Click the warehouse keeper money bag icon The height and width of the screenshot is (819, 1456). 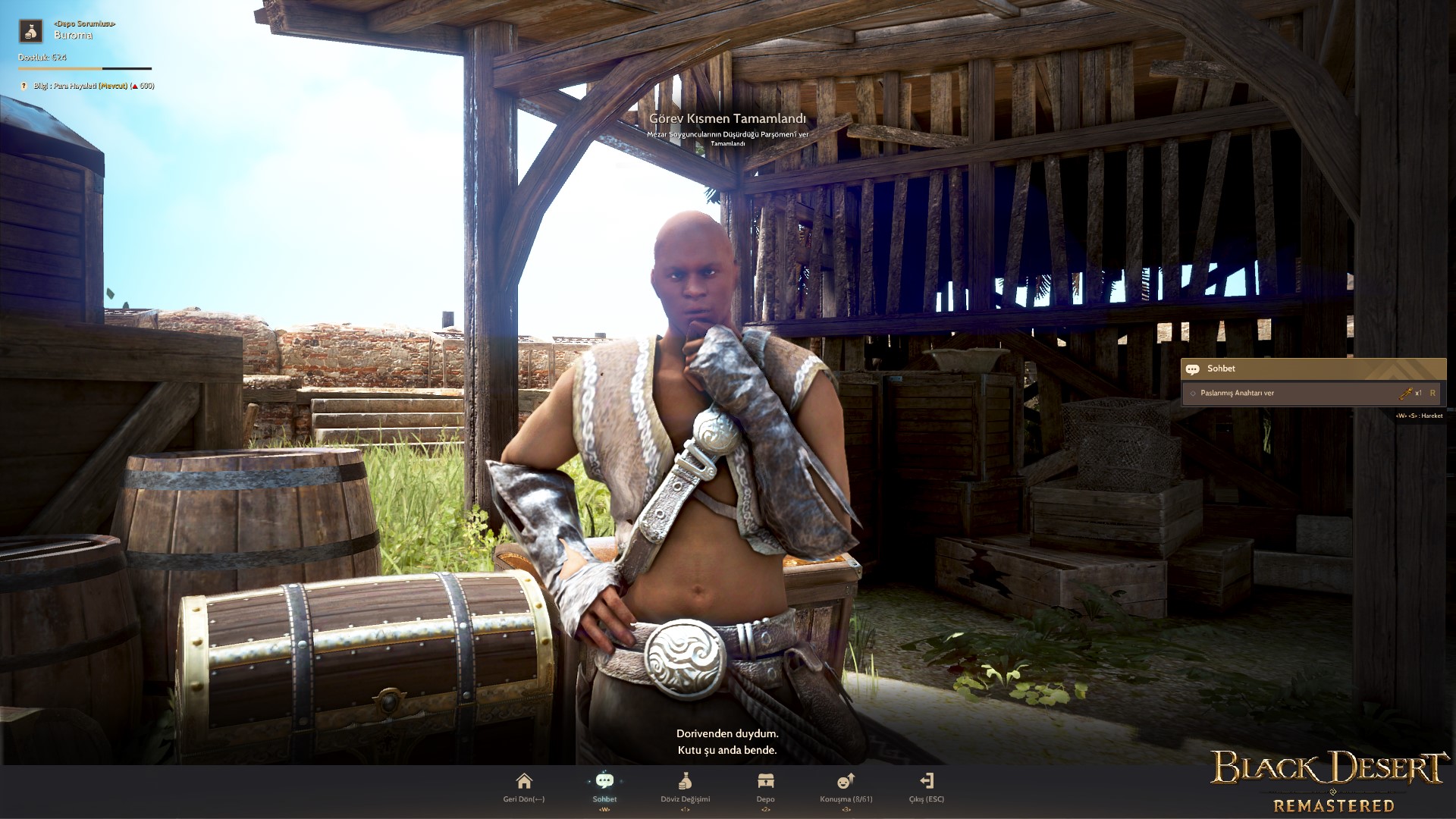pyautogui.click(x=31, y=30)
